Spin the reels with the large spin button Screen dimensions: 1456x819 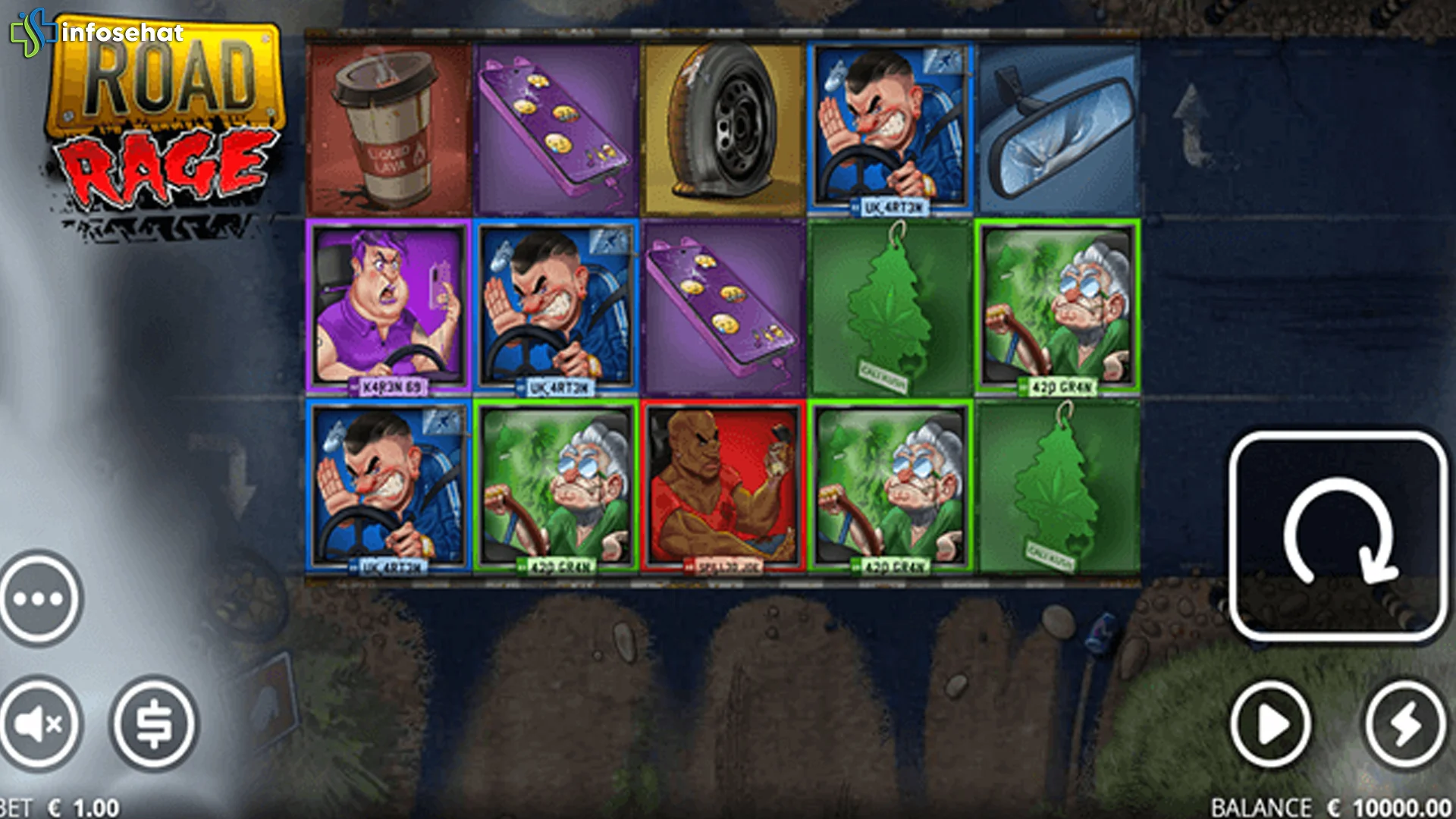pos(1338,536)
